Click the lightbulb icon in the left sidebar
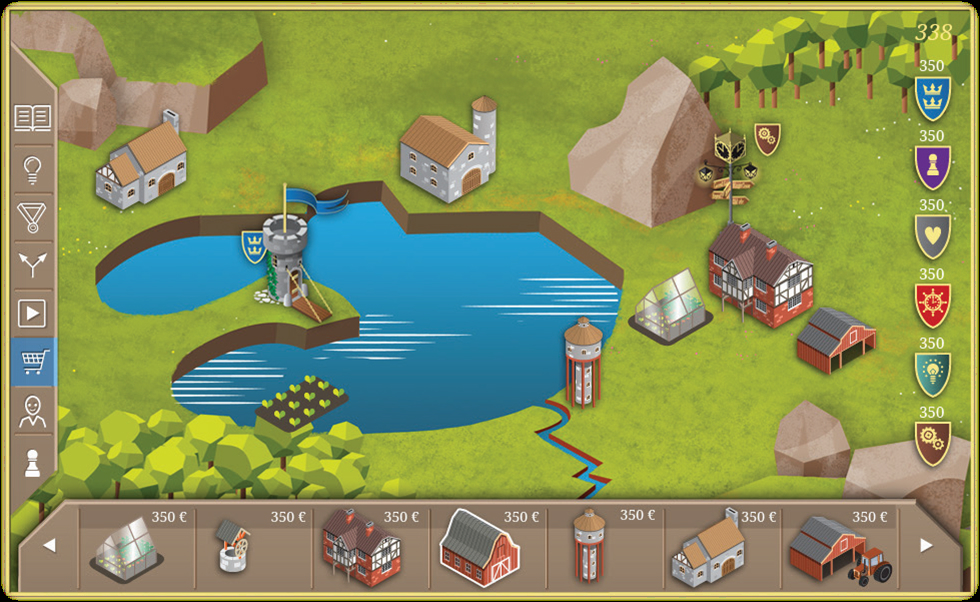Viewport: 980px width, 602px height. (x=32, y=168)
